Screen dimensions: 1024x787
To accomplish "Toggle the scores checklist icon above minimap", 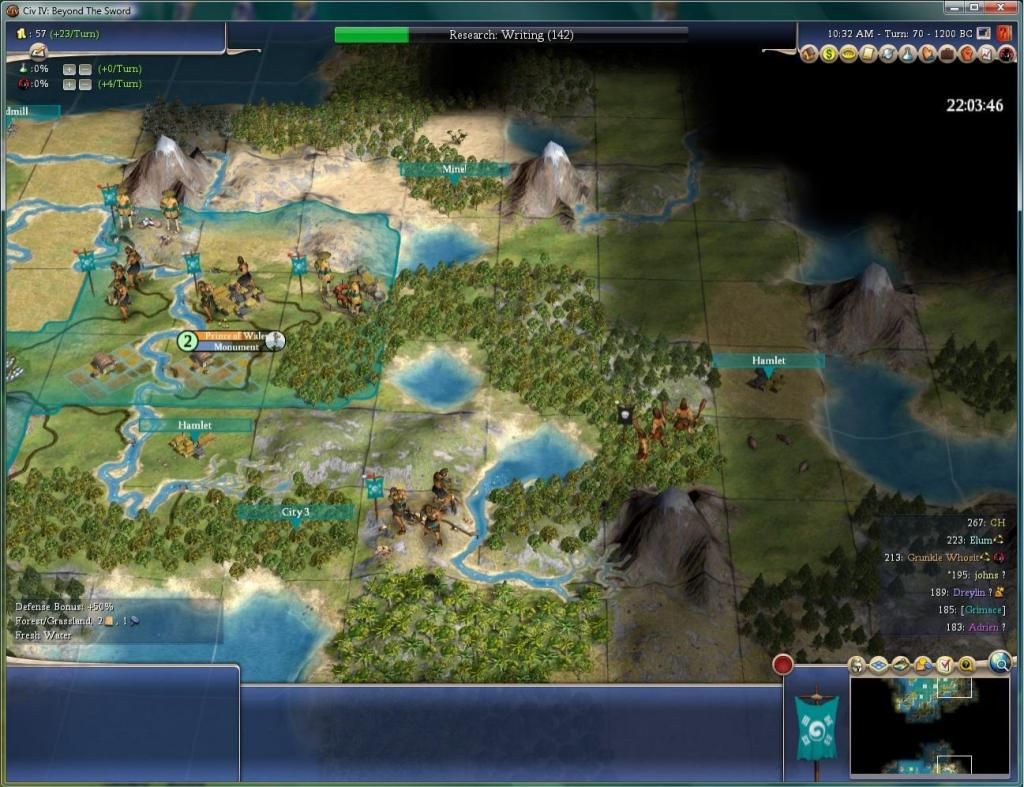I will pos(945,664).
